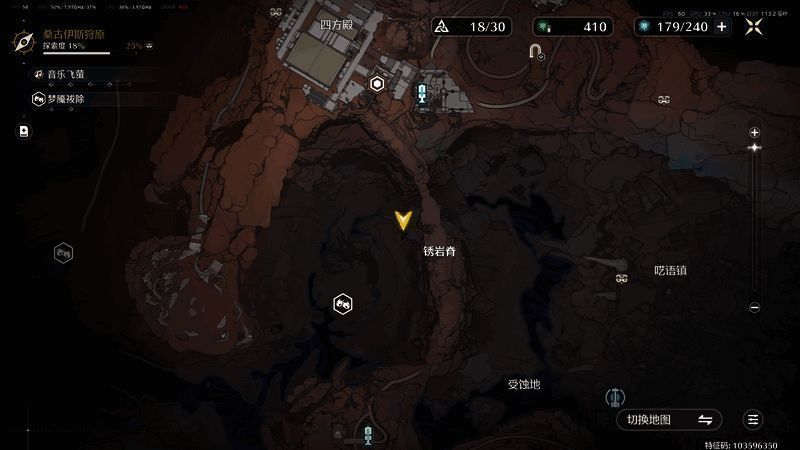
Task: Open the 桑古伊斯狩原 region compass icon
Action: pos(25,42)
